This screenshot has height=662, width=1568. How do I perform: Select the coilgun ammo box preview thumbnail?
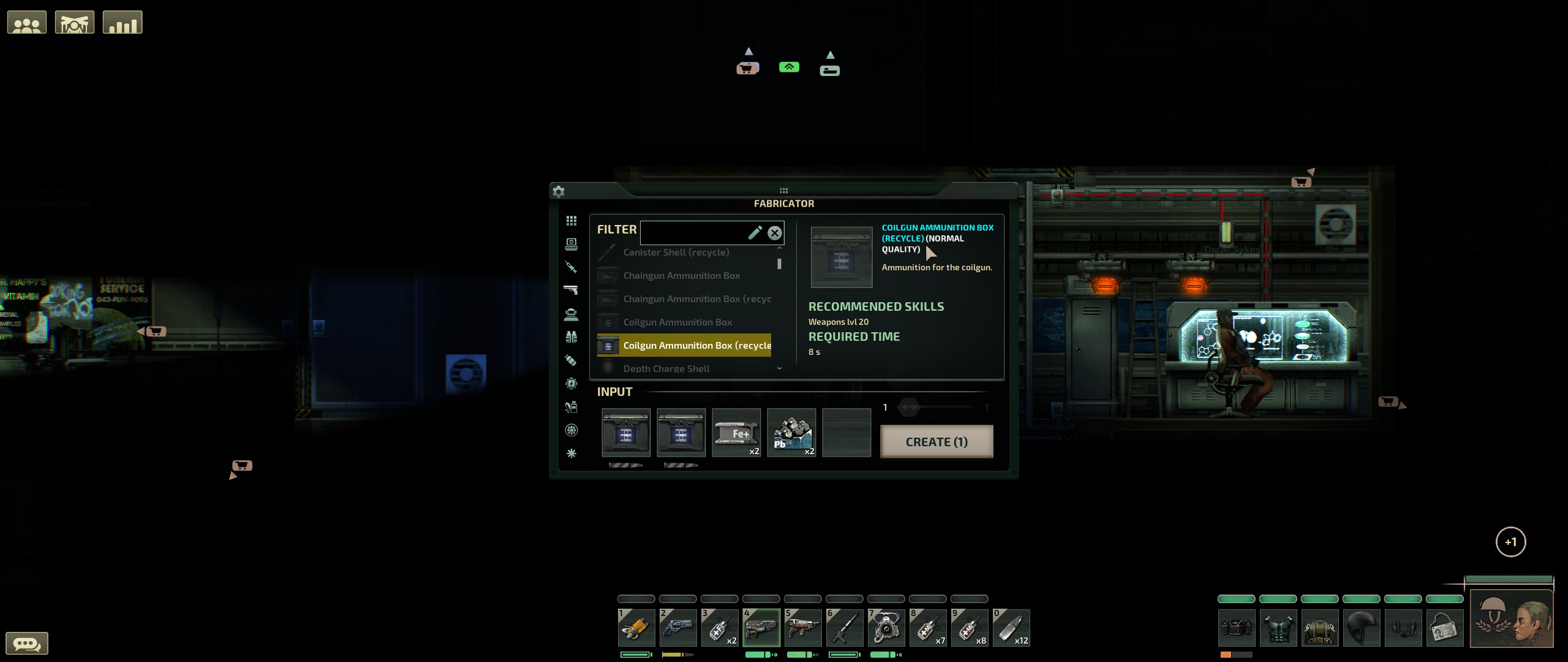(842, 257)
